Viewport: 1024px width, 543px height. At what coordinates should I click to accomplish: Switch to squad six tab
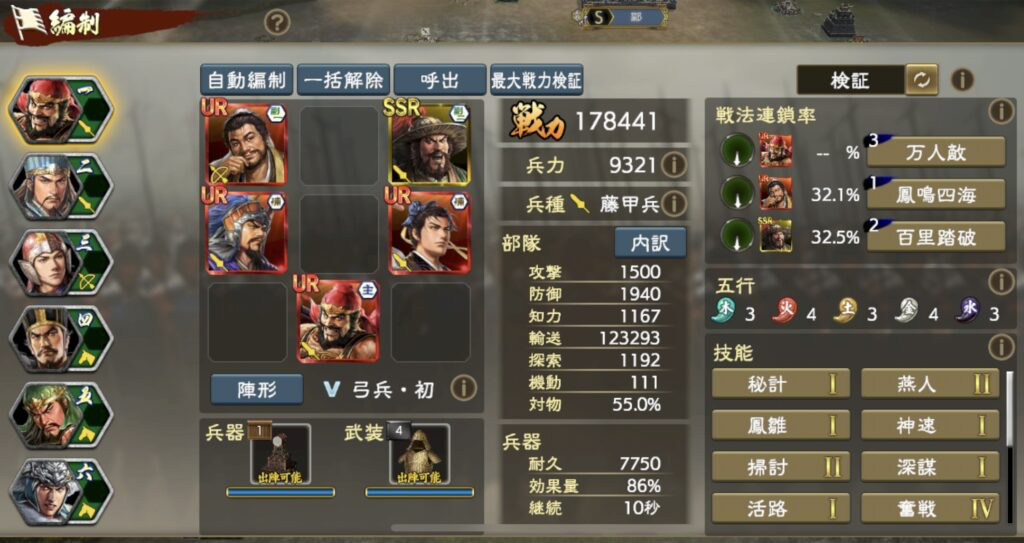tap(60, 491)
